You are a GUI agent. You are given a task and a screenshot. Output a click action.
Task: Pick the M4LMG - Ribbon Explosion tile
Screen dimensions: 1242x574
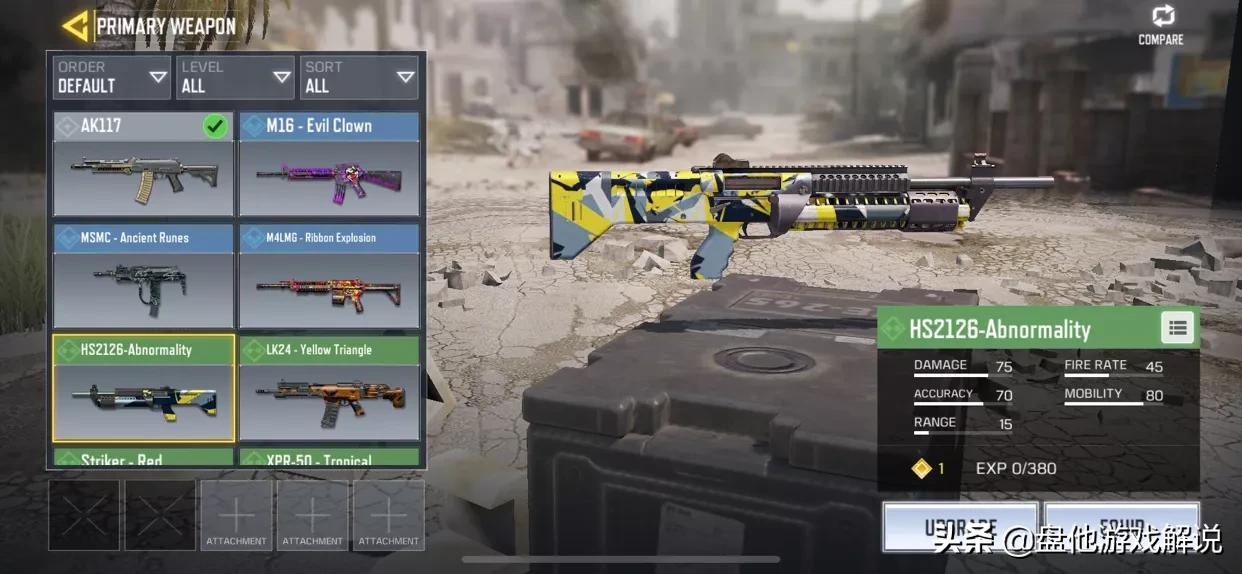point(329,277)
